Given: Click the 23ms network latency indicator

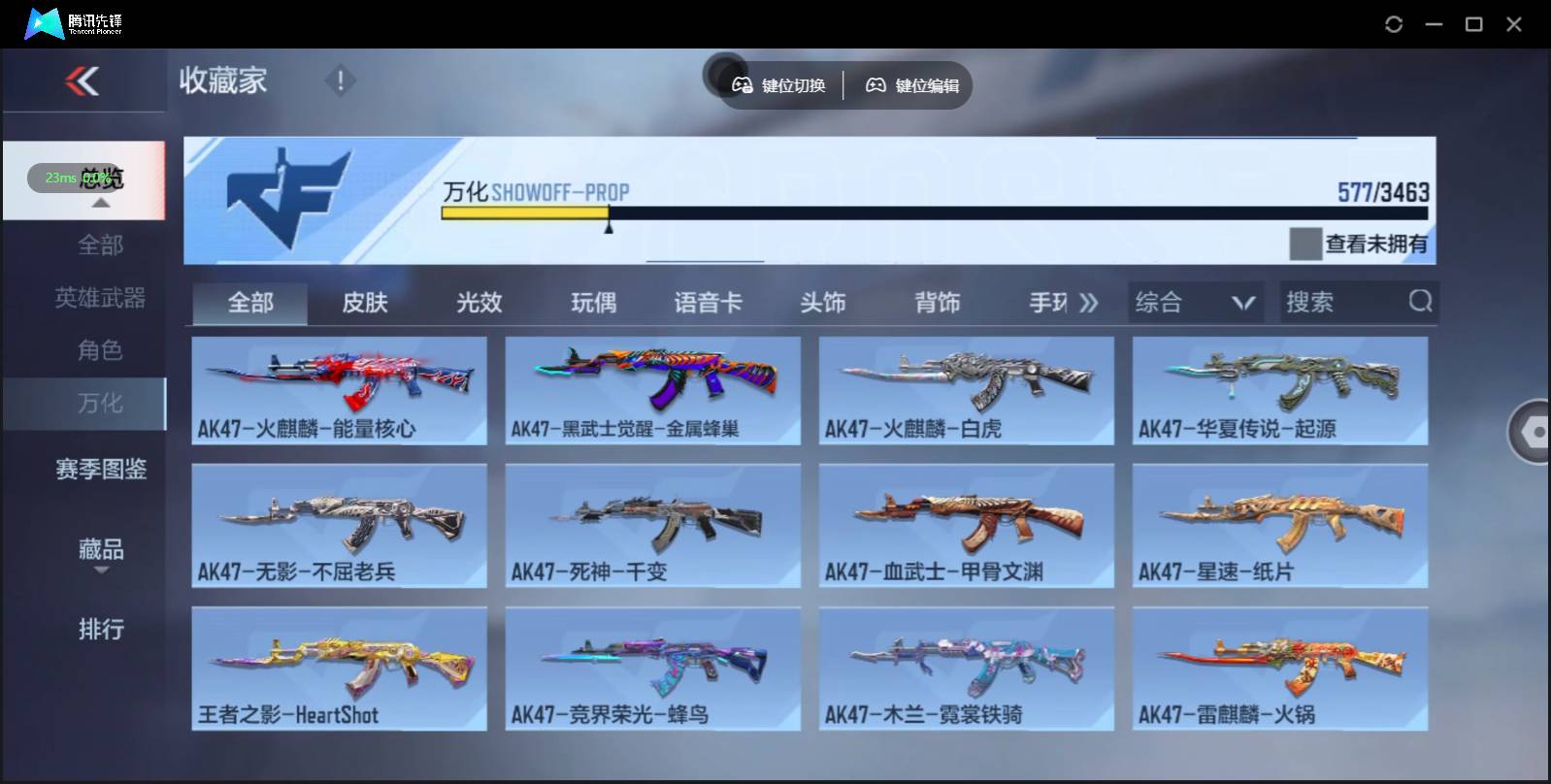Looking at the screenshot, I should (x=60, y=178).
